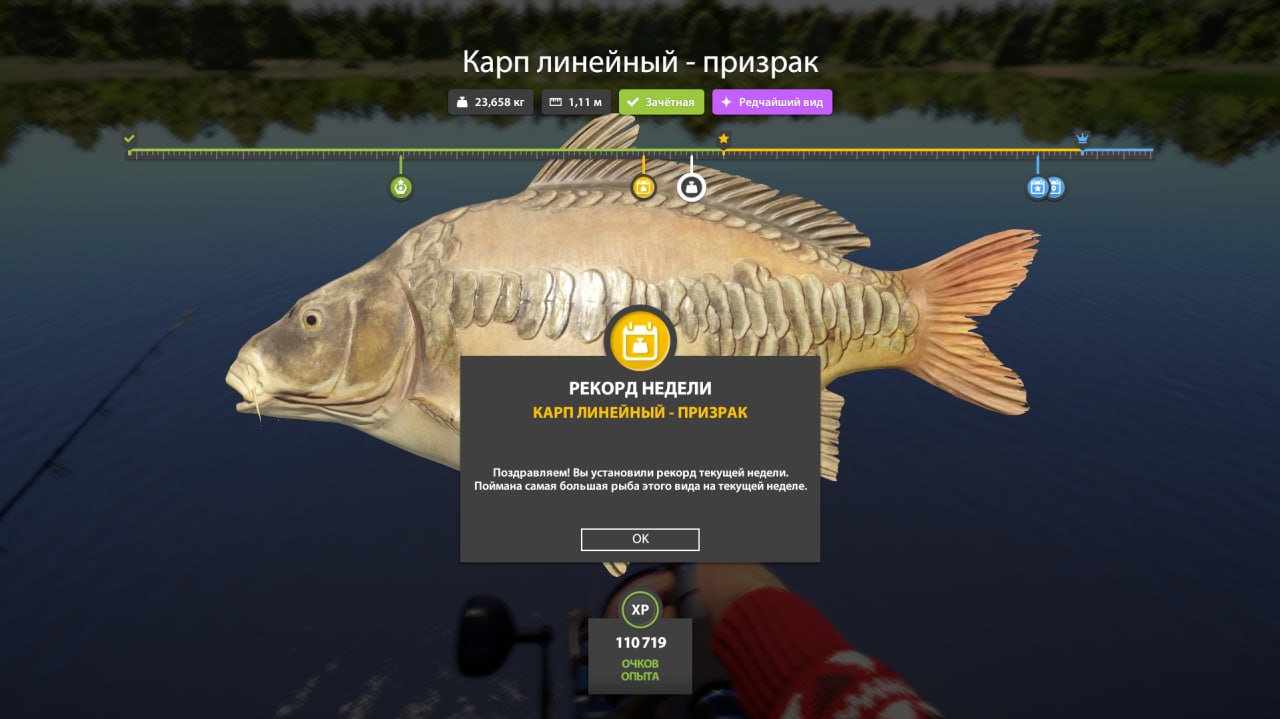Click the green checkmark at the scale start
1280x719 pixels.
(129, 139)
